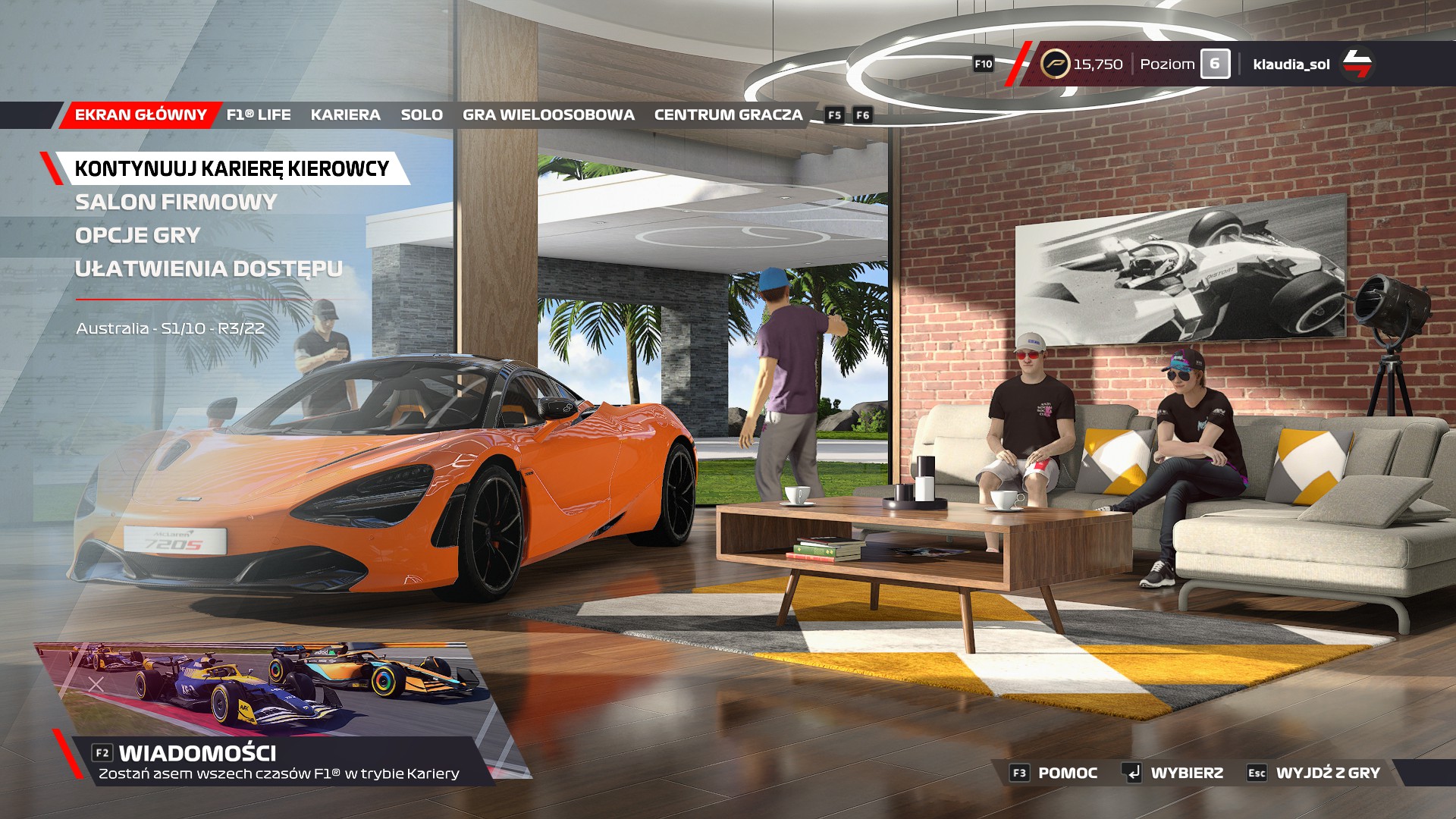
Task: Select Opcje Gry menu entry
Action: click(137, 236)
